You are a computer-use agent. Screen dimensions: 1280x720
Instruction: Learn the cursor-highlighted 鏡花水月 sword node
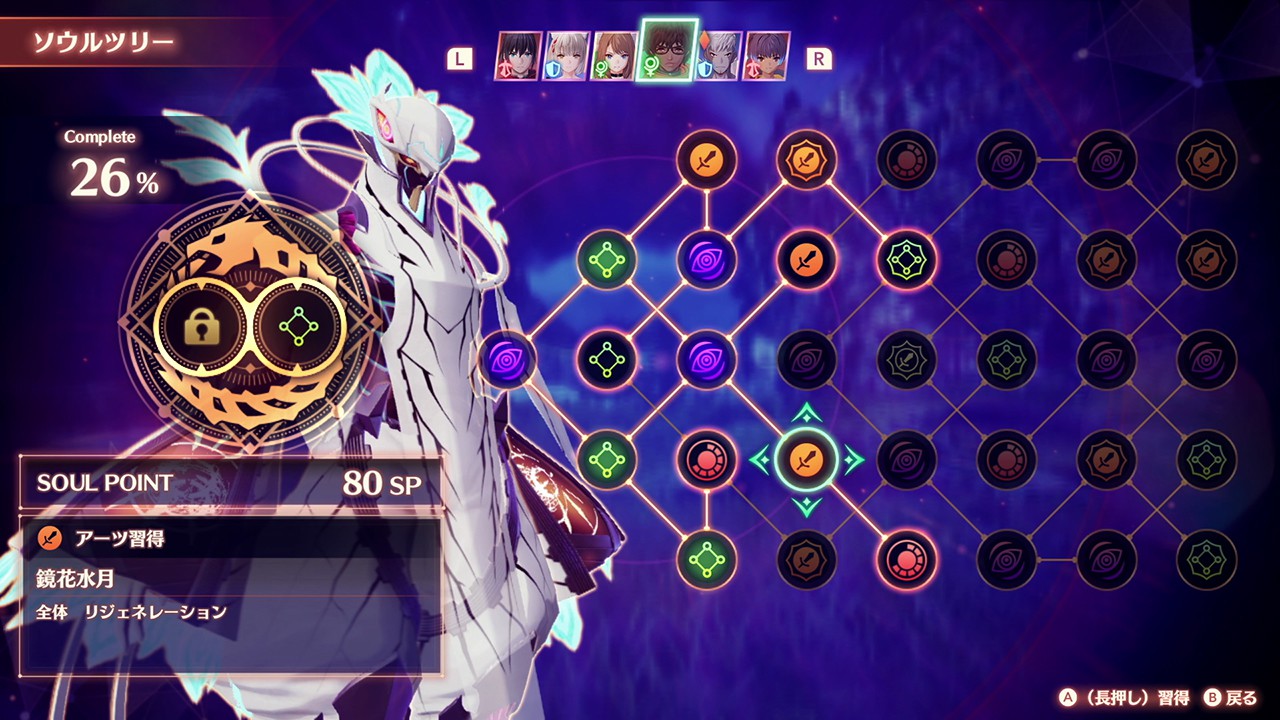tap(806, 459)
